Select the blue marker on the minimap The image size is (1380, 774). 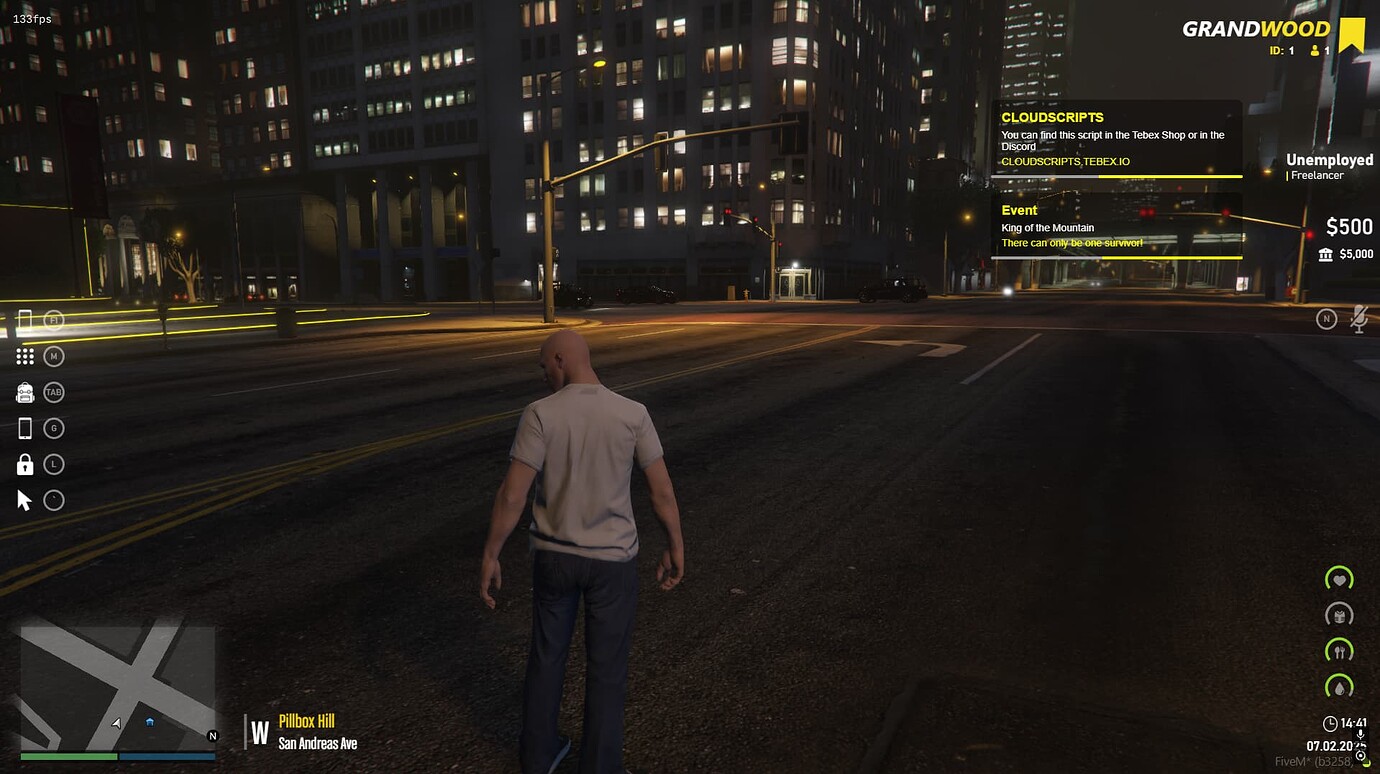click(150, 721)
